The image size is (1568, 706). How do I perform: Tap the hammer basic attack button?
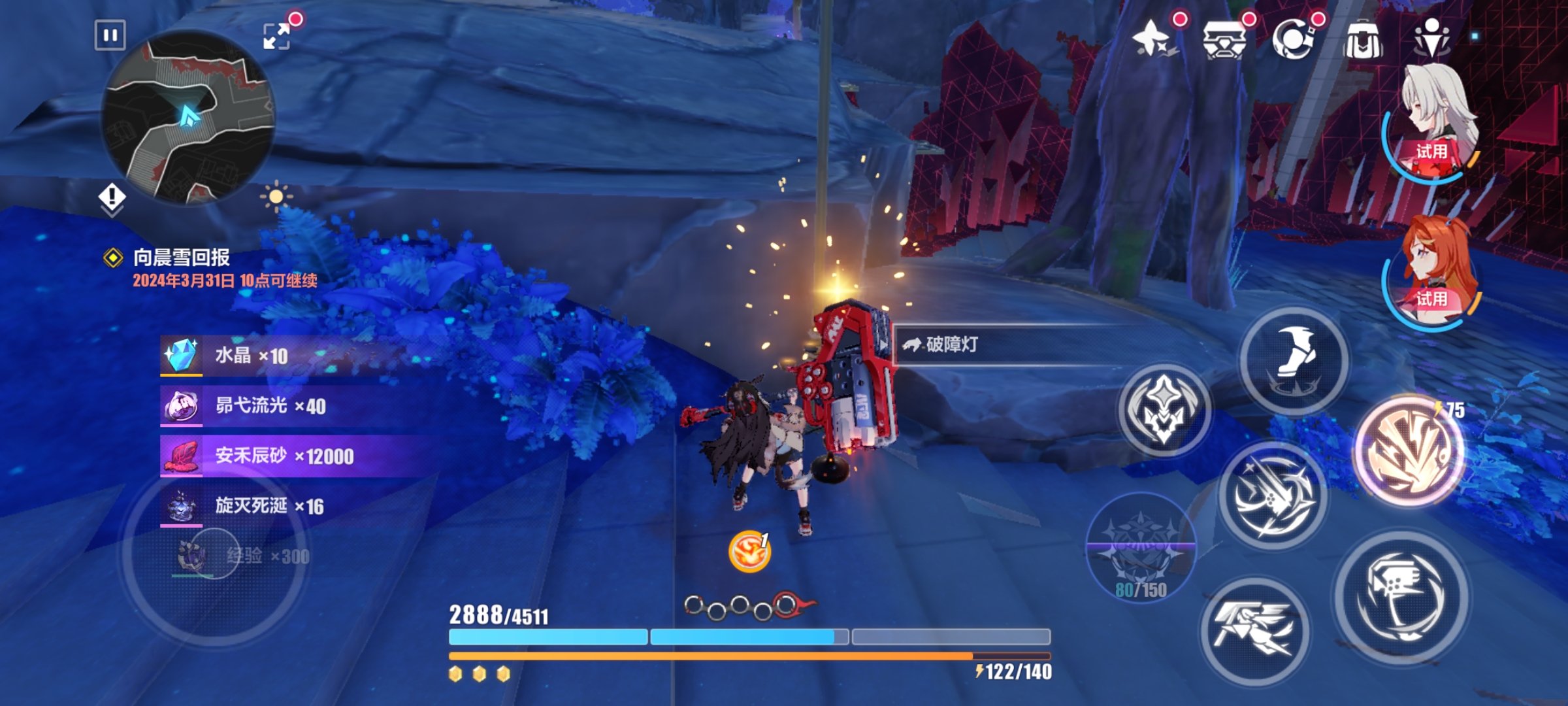1401,596
